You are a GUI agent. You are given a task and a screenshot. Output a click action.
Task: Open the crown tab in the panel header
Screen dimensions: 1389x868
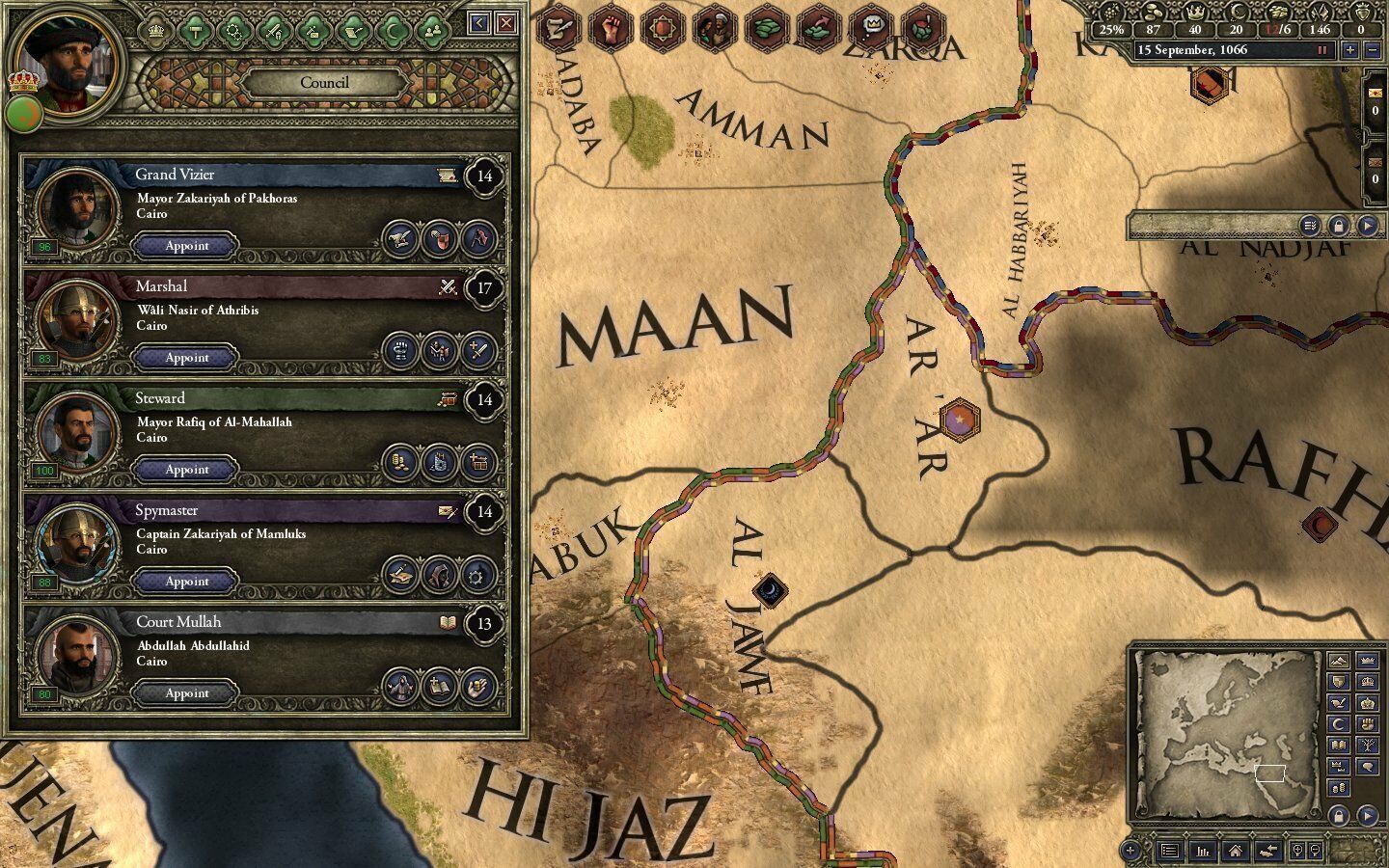156,31
